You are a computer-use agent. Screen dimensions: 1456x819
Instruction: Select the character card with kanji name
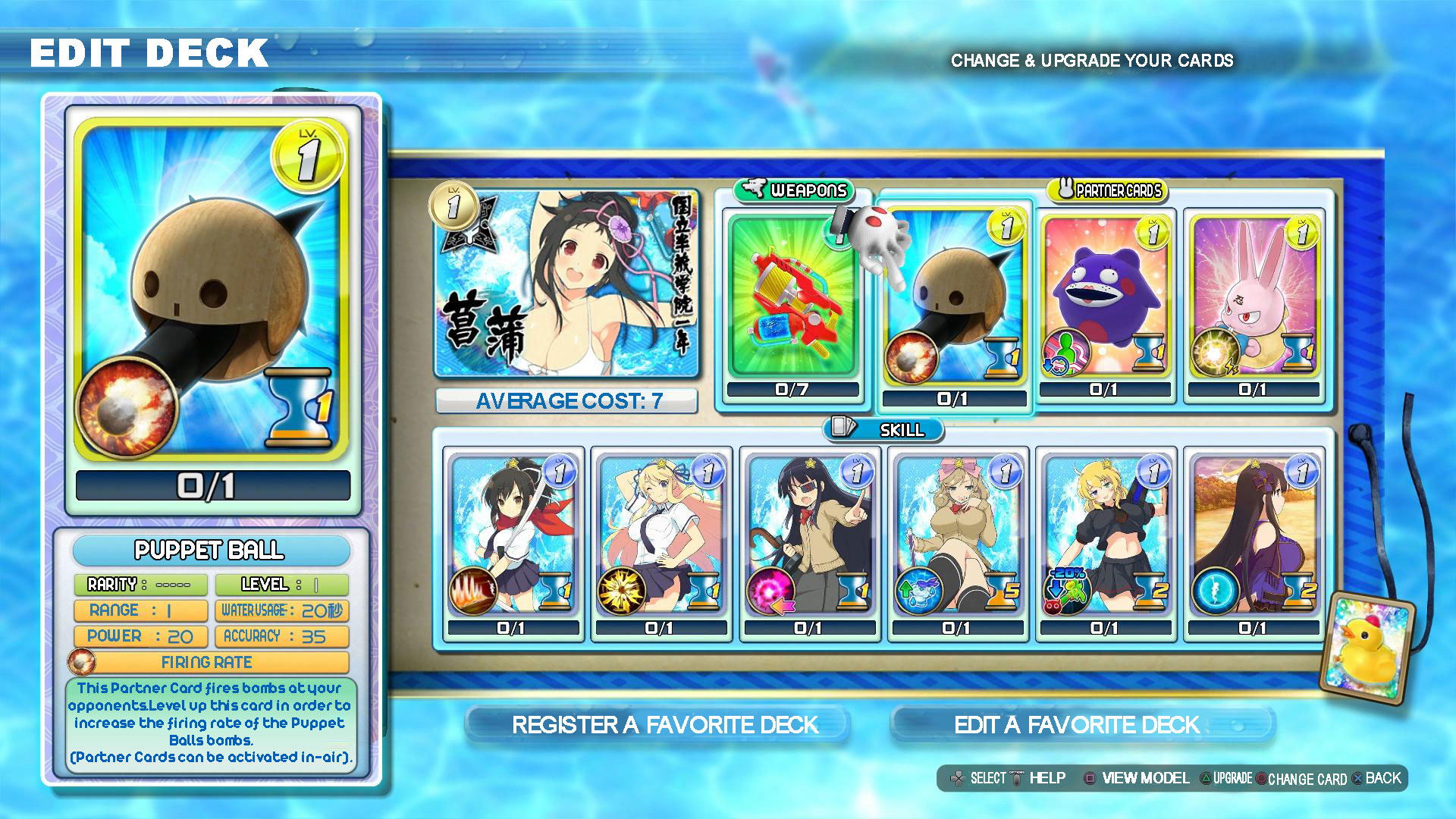click(566, 284)
